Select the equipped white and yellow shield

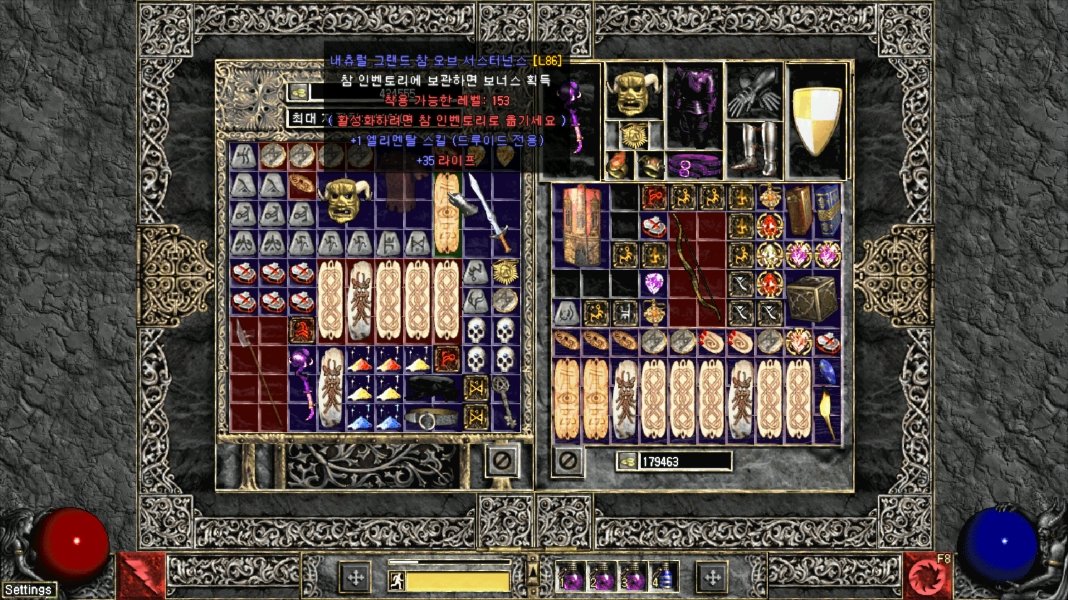[x=817, y=120]
